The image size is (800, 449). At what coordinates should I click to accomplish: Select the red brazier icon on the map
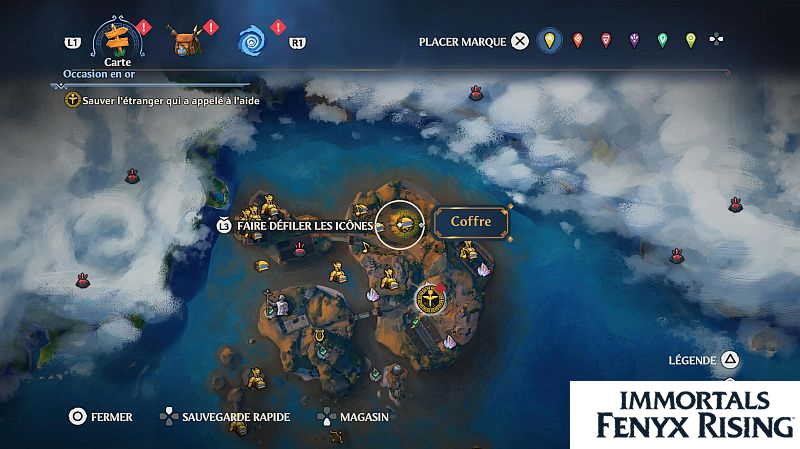click(477, 93)
